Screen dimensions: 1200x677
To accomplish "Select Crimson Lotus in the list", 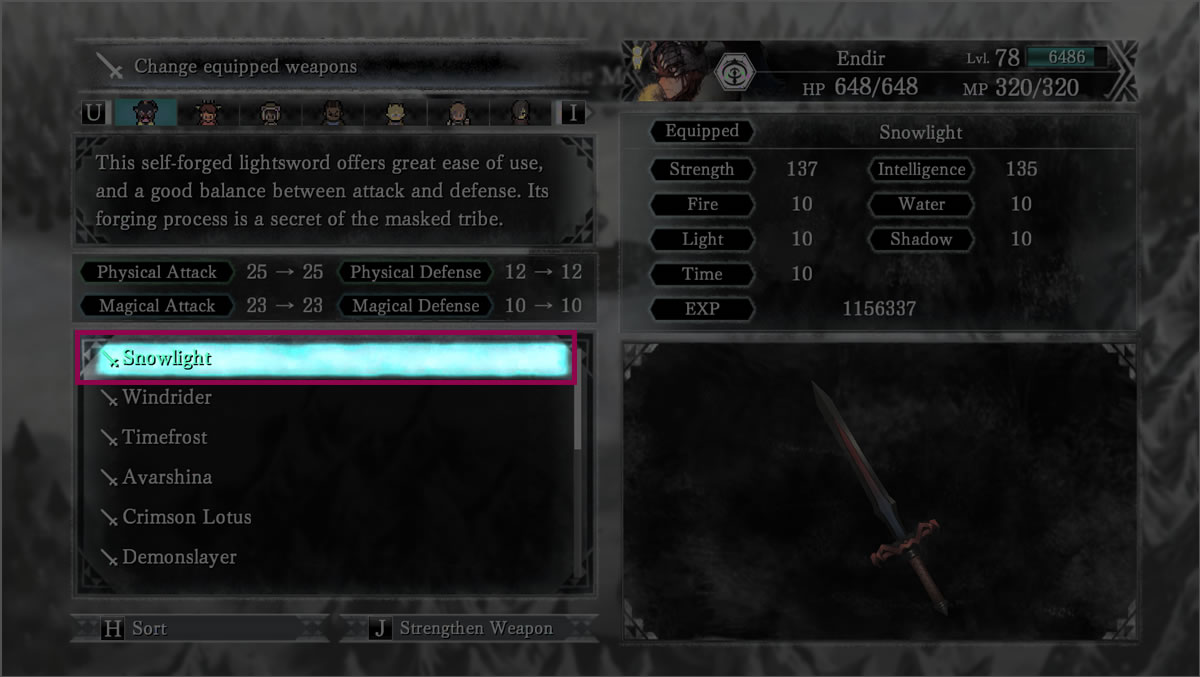I will pos(186,517).
